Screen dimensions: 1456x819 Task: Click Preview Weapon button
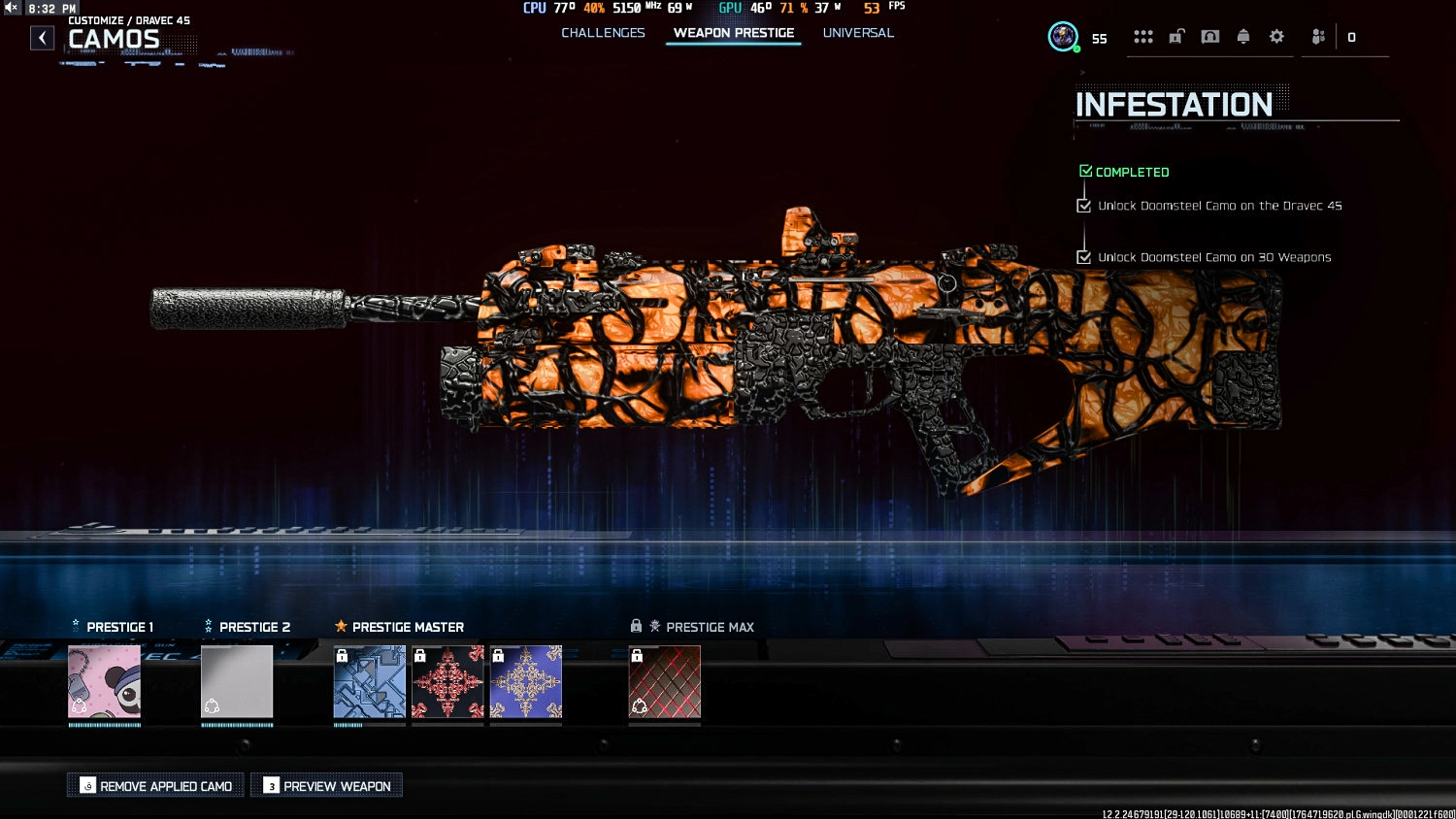[326, 785]
